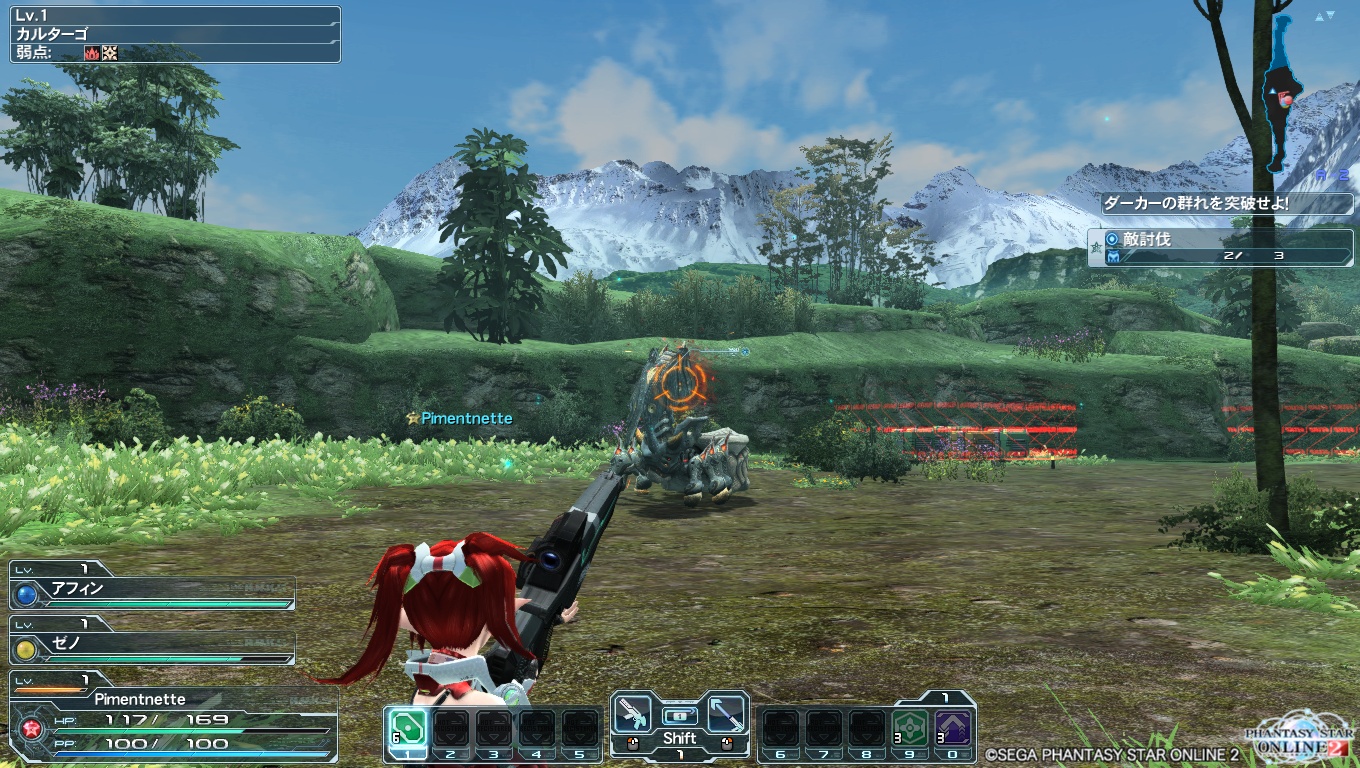The image size is (1360, 768).
Task: Select the blue sword weapon action icon
Action: pyautogui.click(x=727, y=712)
